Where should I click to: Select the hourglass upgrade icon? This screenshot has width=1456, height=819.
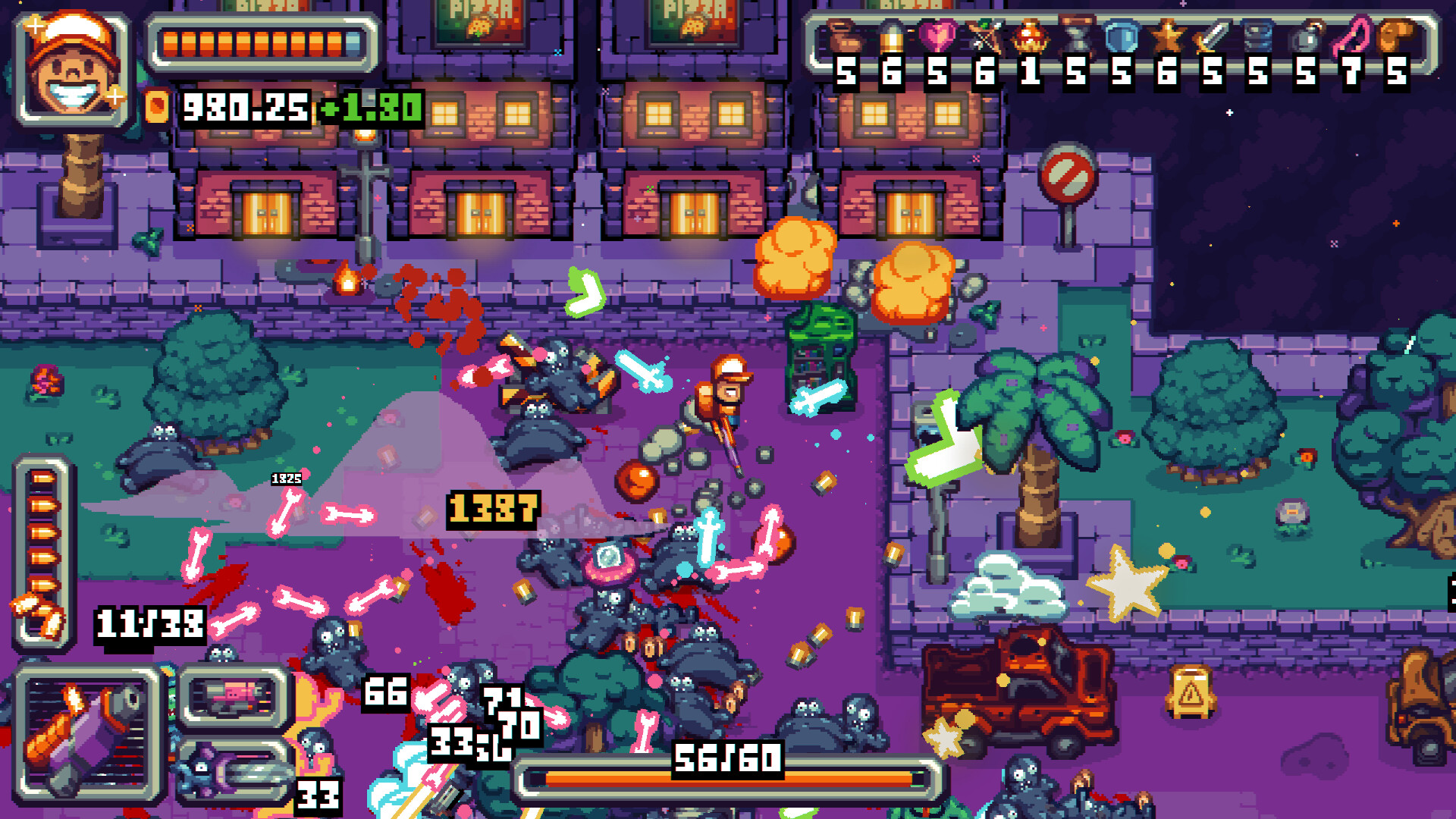pyautogui.click(x=1076, y=36)
